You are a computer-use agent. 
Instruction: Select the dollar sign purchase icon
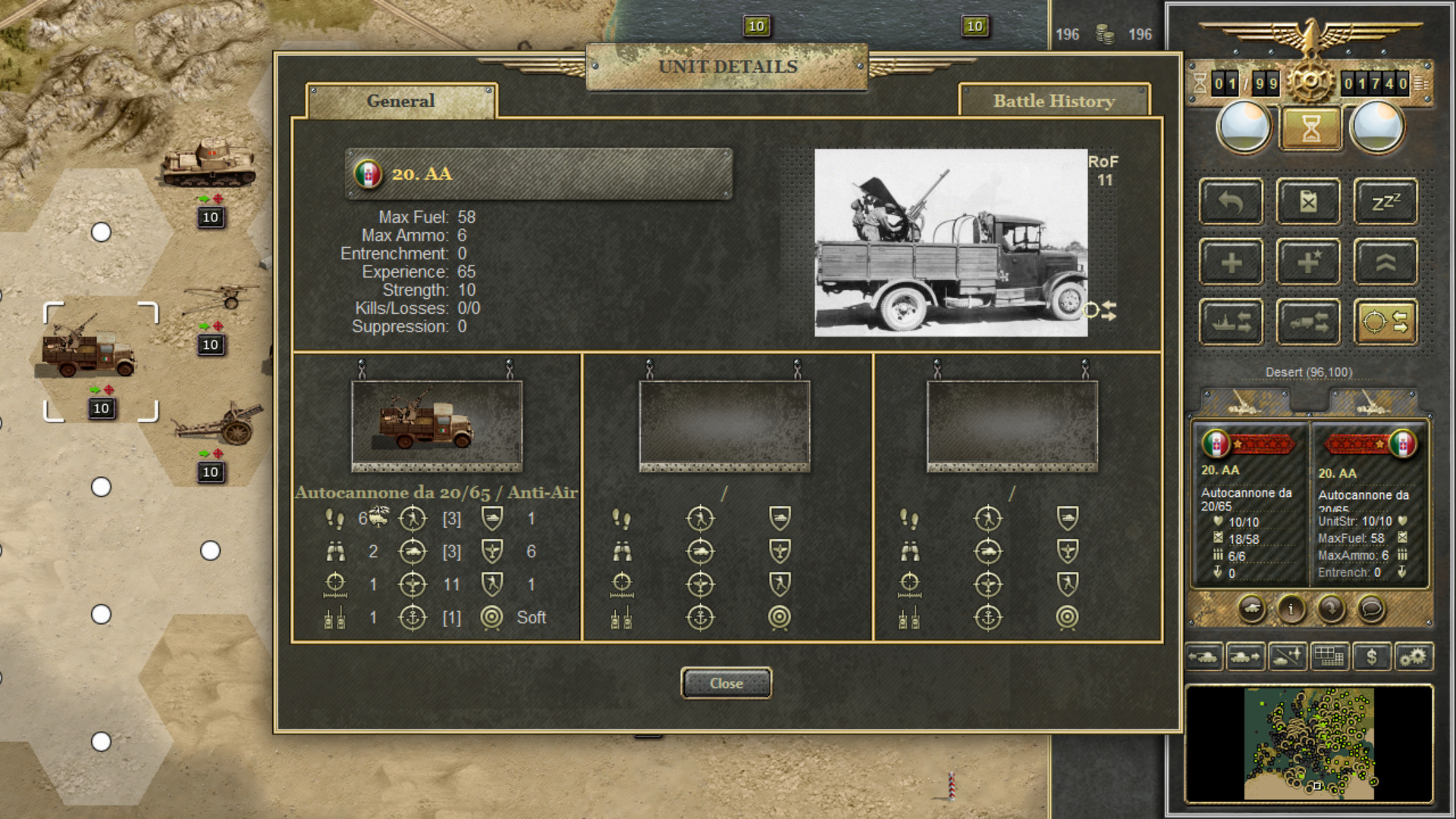(1371, 657)
